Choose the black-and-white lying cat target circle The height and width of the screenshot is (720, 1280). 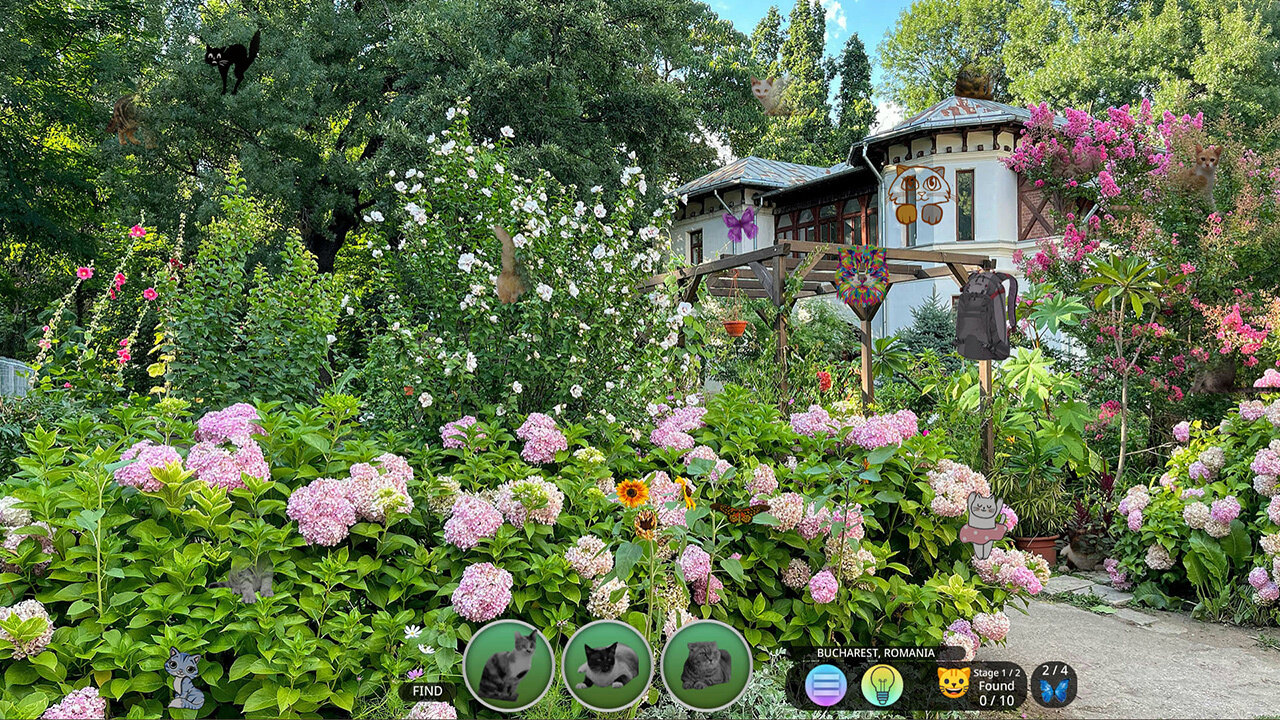tap(607, 665)
